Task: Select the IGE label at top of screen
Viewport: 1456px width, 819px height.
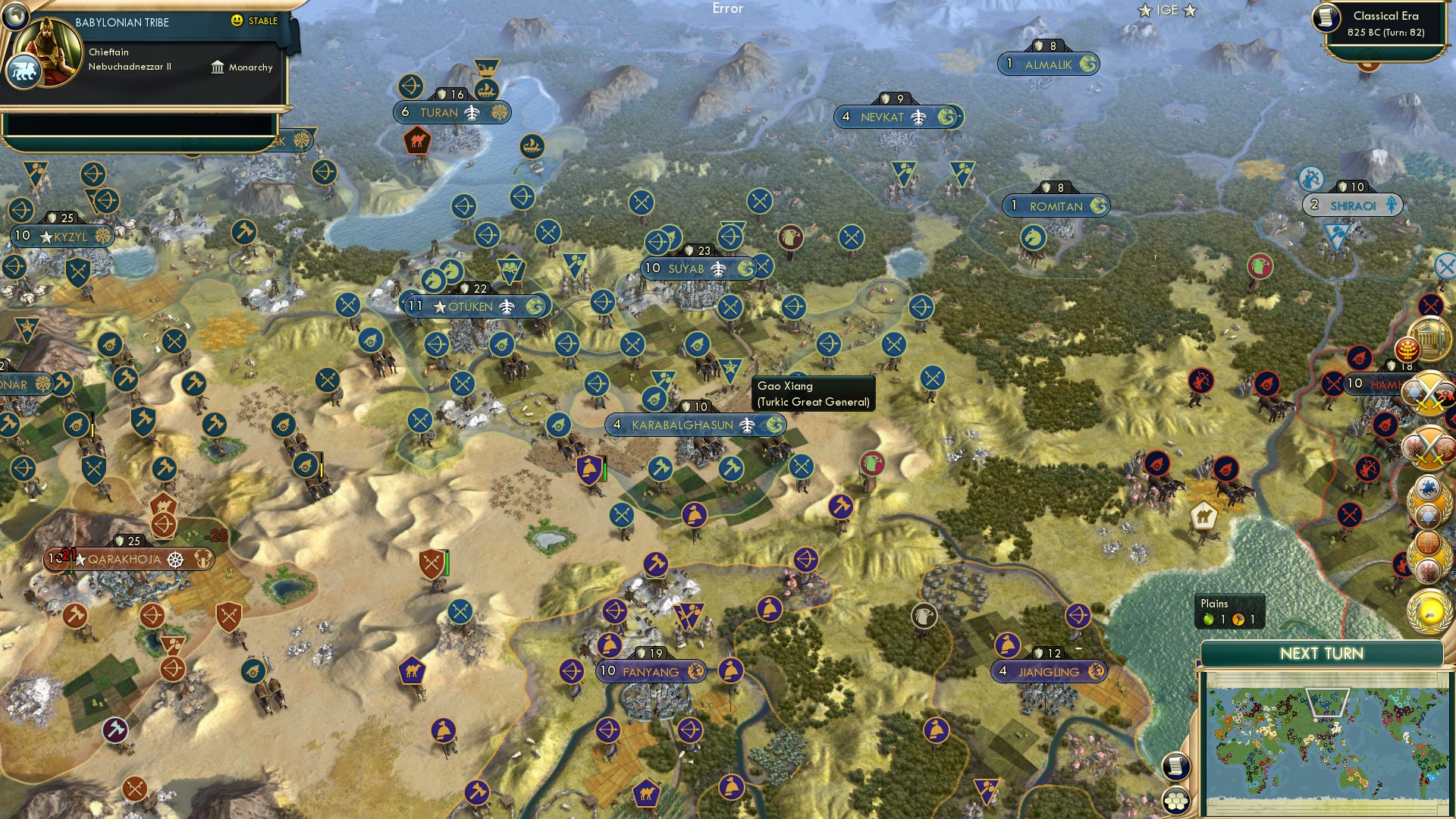Action: coord(1168,11)
